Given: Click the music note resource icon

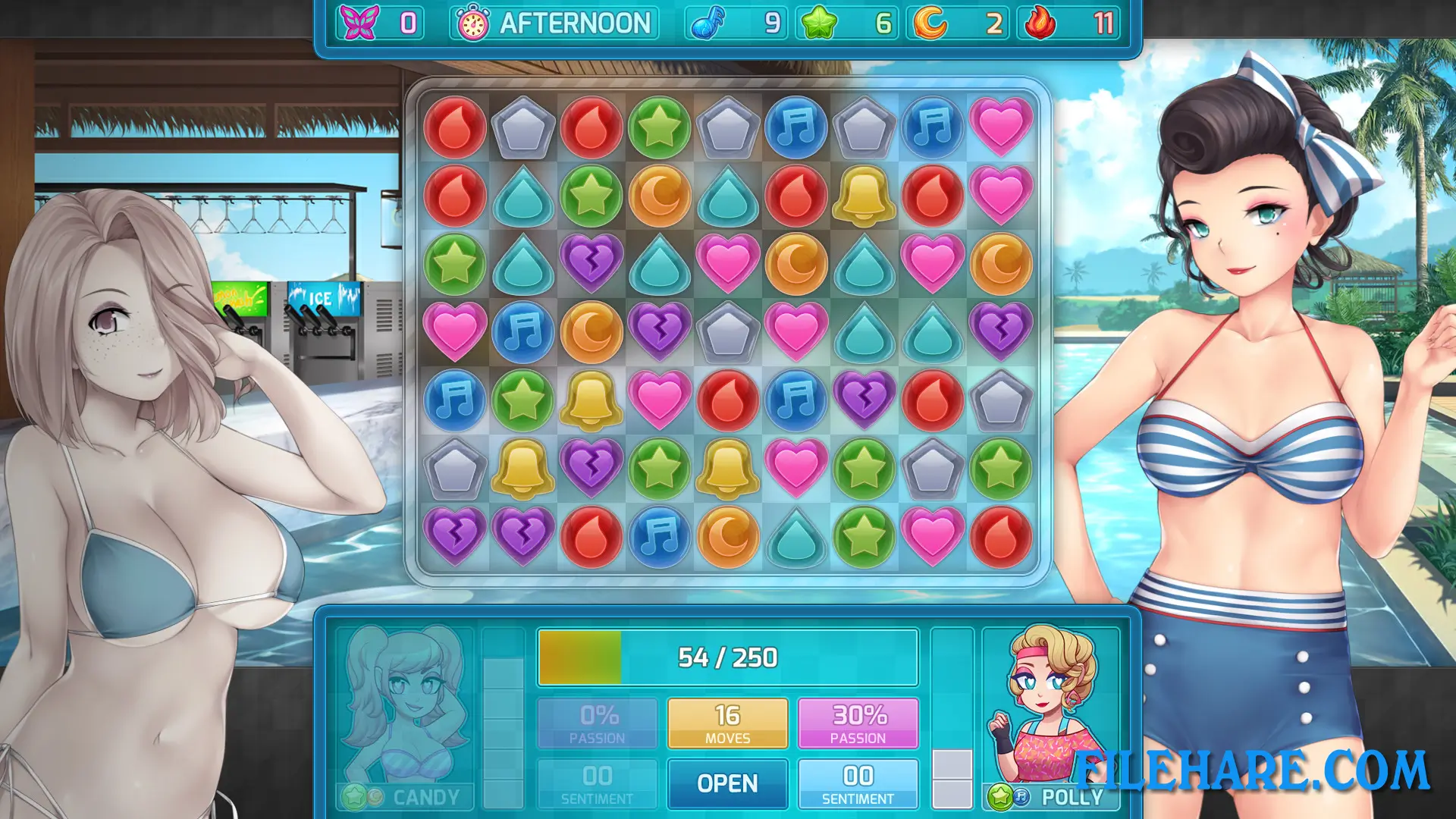Looking at the screenshot, I should pyautogui.click(x=707, y=23).
